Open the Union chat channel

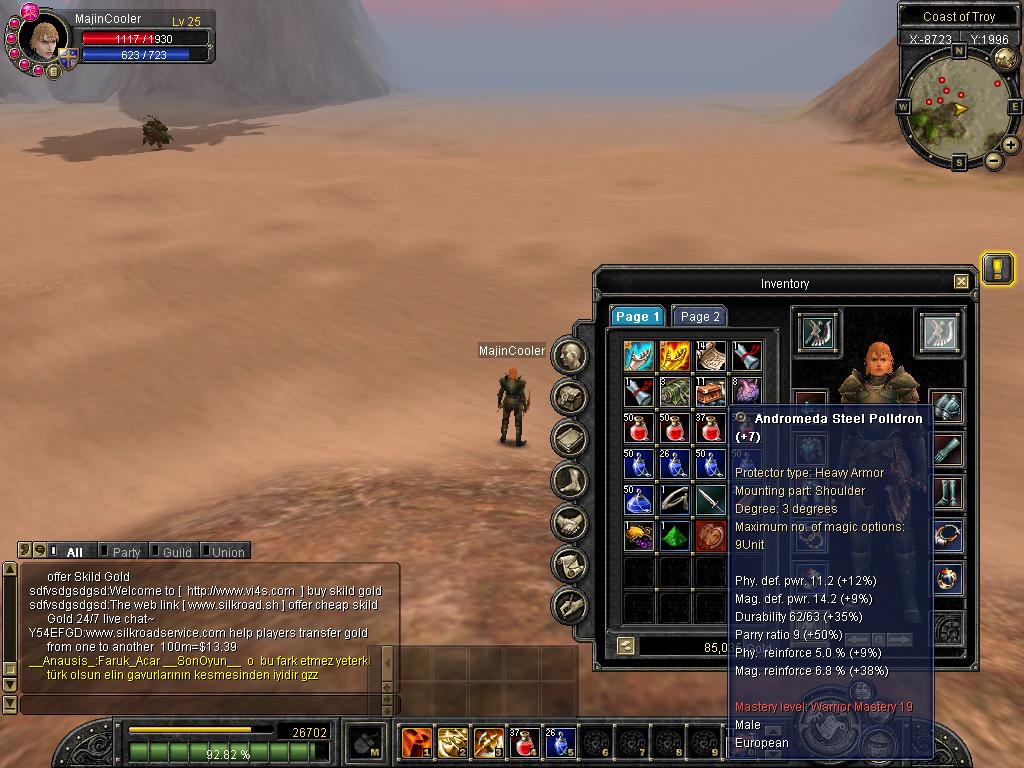[227, 552]
